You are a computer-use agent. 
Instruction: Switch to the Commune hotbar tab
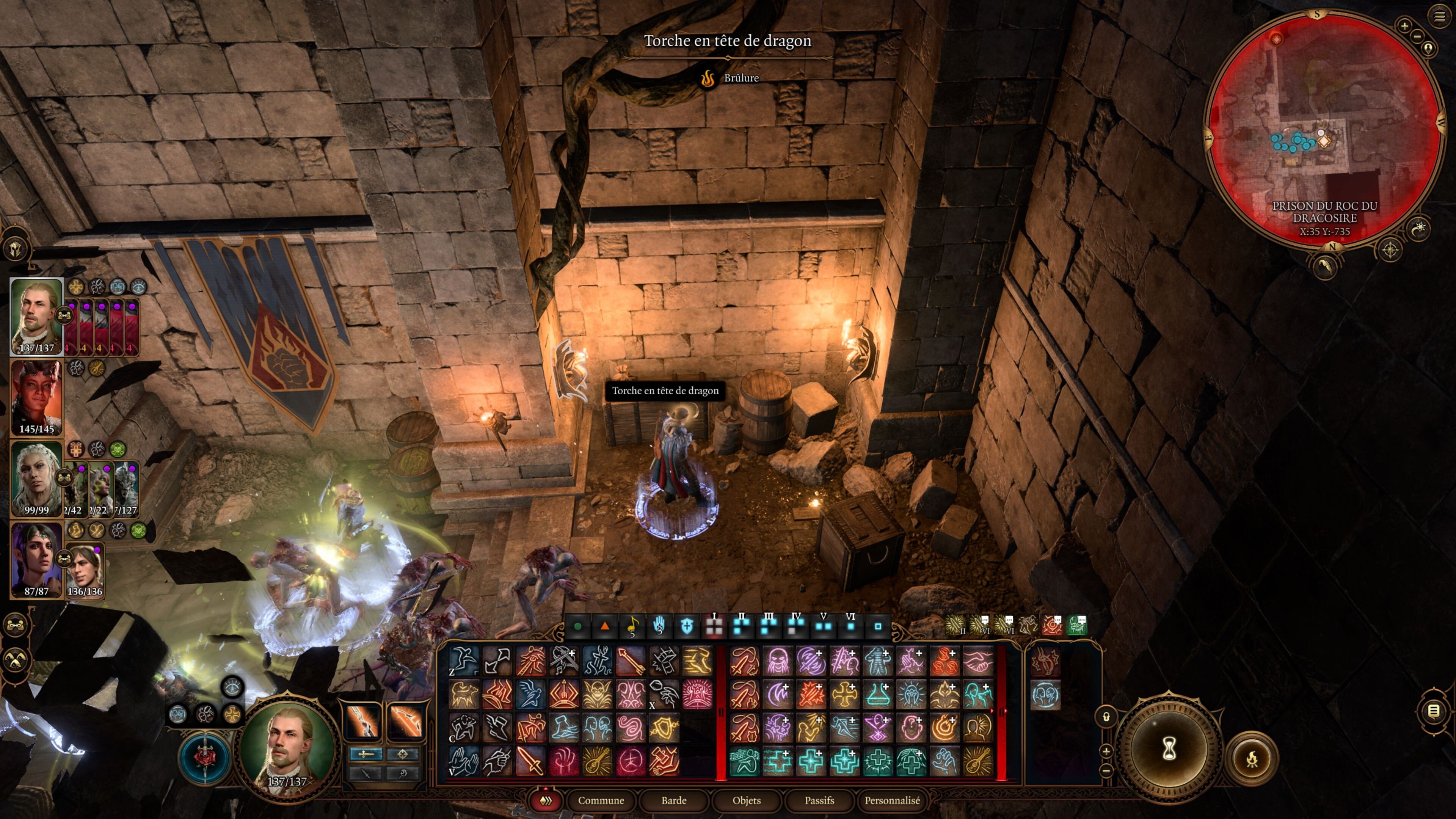tap(600, 800)
